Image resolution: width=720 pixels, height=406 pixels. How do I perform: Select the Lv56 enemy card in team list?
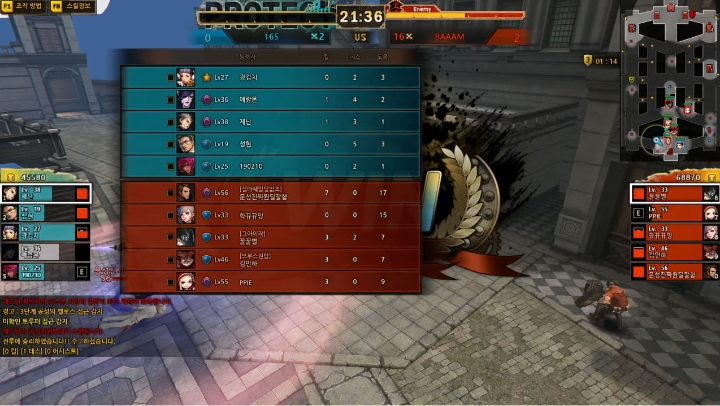[x=674, y=271]
